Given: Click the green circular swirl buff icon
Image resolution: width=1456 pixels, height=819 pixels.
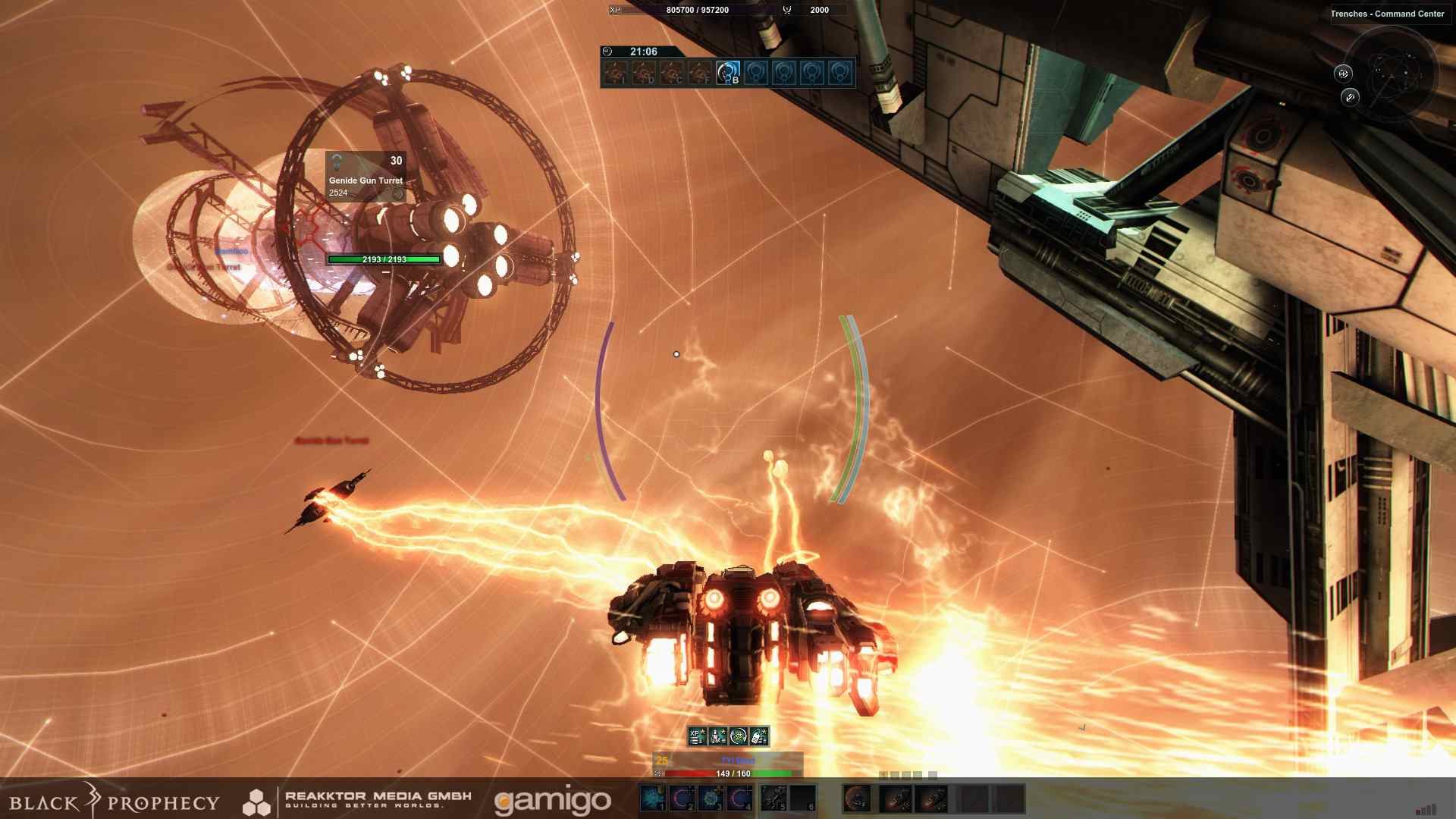Looking at the screenshot, I should (739, 736).
